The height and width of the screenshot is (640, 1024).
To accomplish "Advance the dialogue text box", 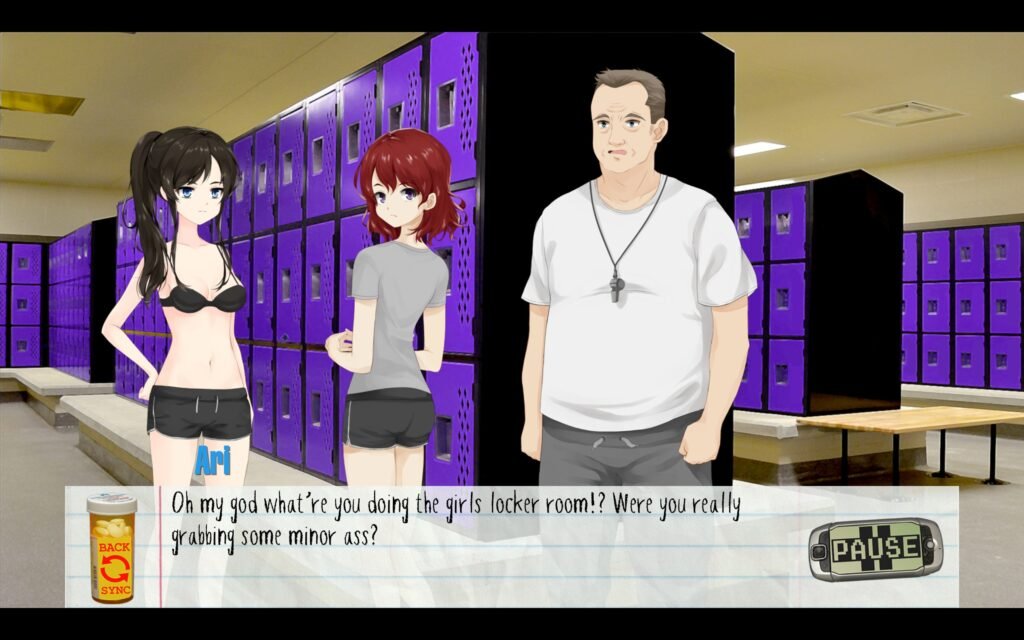I will click(x=480, y=560).
